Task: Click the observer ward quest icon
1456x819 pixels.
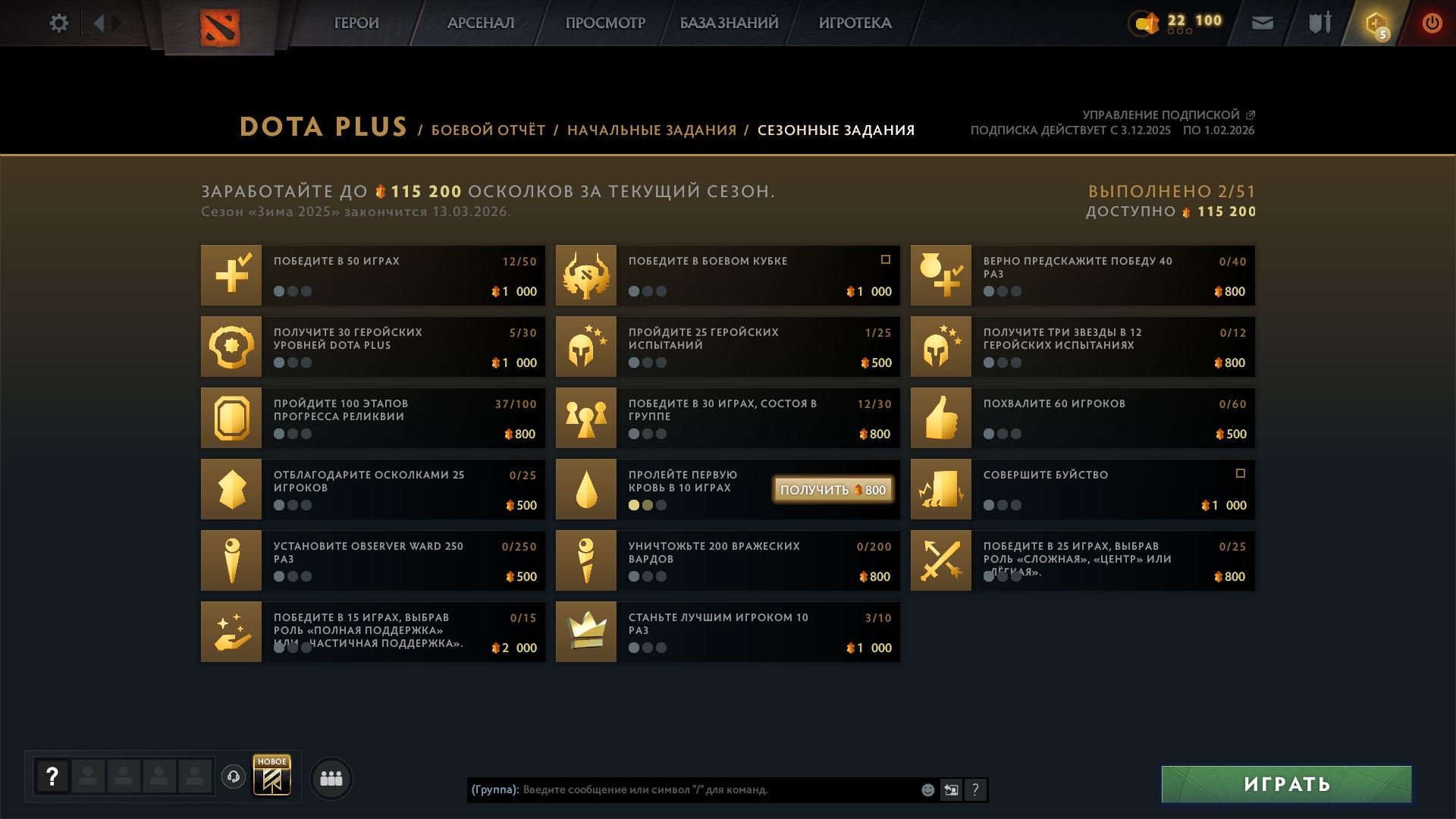Action: coord(231,560)
